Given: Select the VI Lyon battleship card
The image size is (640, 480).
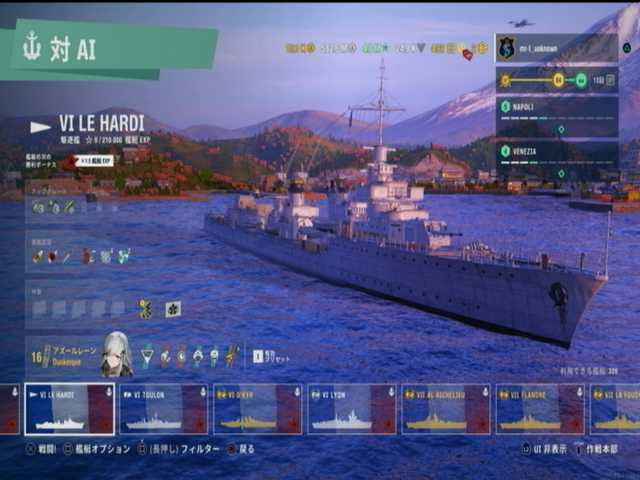Looking at the screenshot, I should (351, 409).
